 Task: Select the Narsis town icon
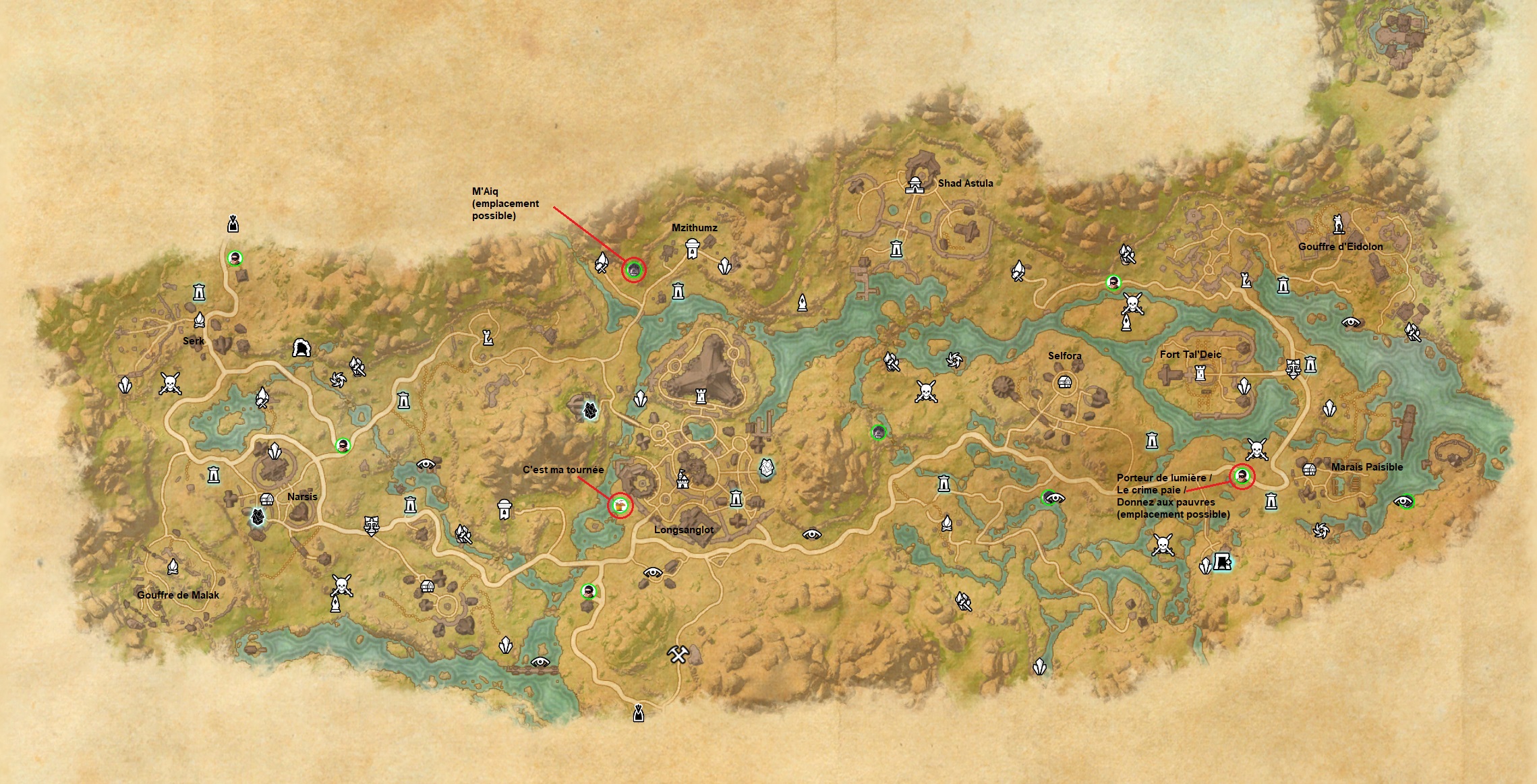pyautogui.click(x=267, y=499)
